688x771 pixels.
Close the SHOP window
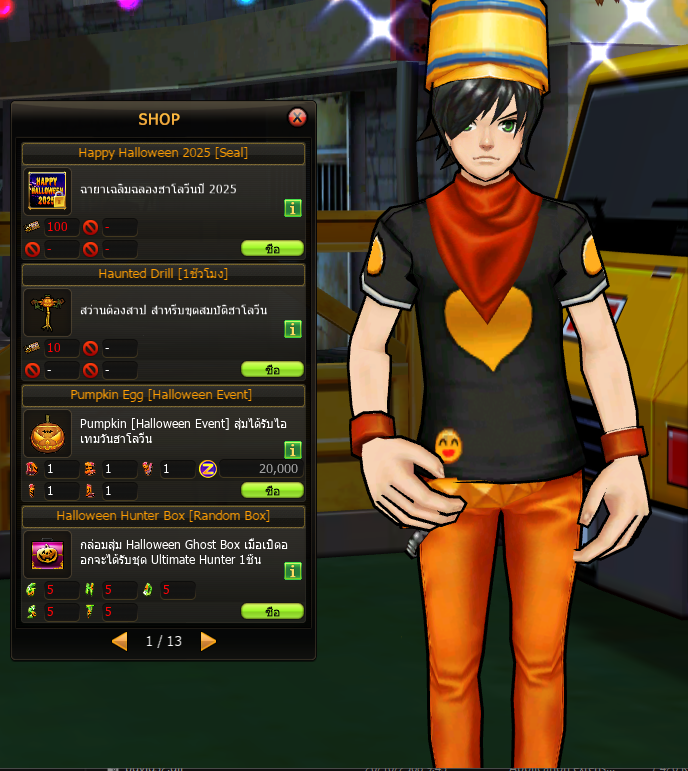click(297, 118)
